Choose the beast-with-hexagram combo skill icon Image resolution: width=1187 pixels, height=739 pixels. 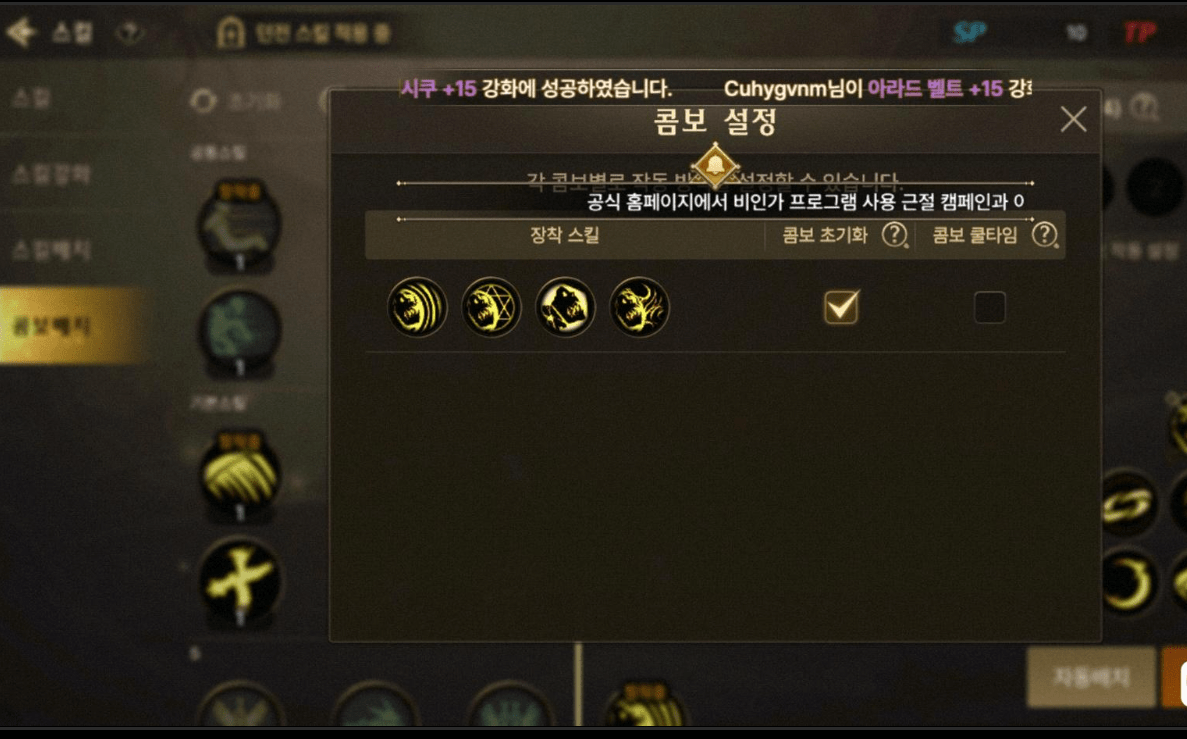click(491, 307)
